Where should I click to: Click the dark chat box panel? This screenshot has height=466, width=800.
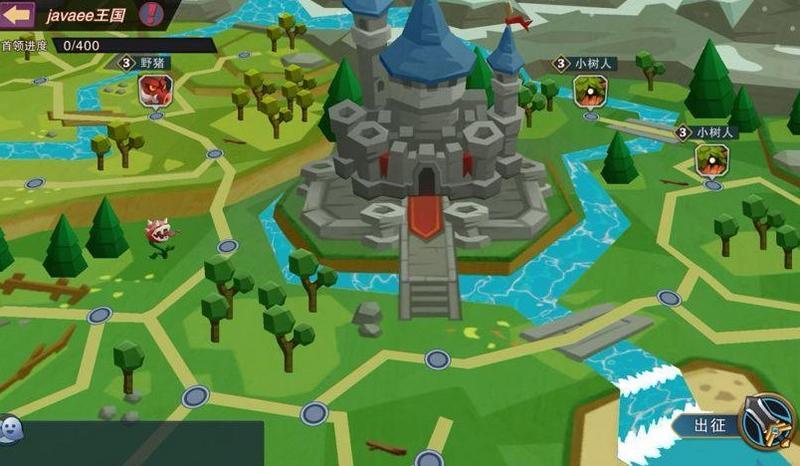tap(142, 443)
